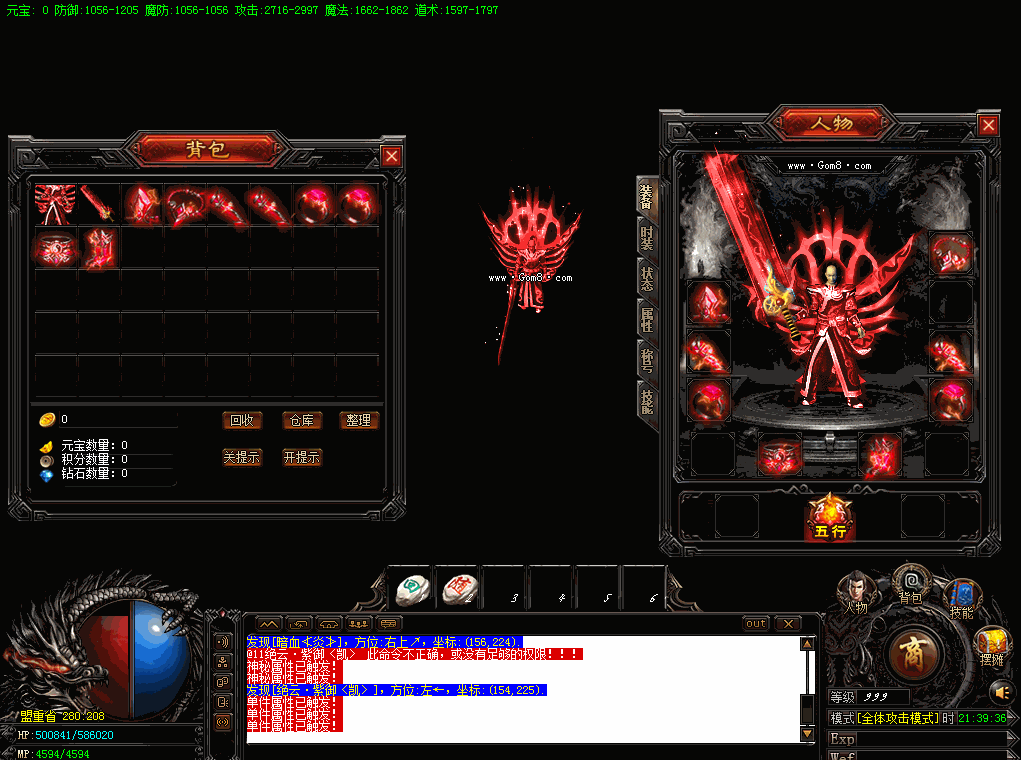Switch to the 称号 title tab
The image size is (1021, 760).
pyautogui.click(x=648, y=359)
